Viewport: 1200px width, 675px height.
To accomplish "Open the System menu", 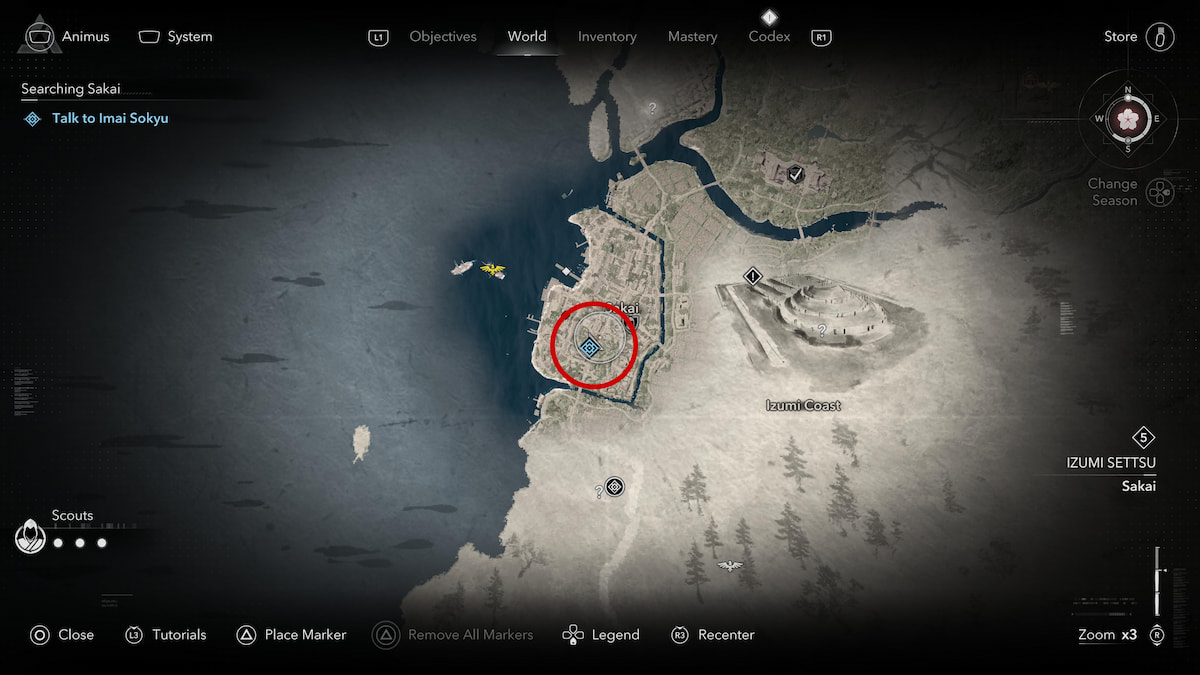I will point(189,37).
